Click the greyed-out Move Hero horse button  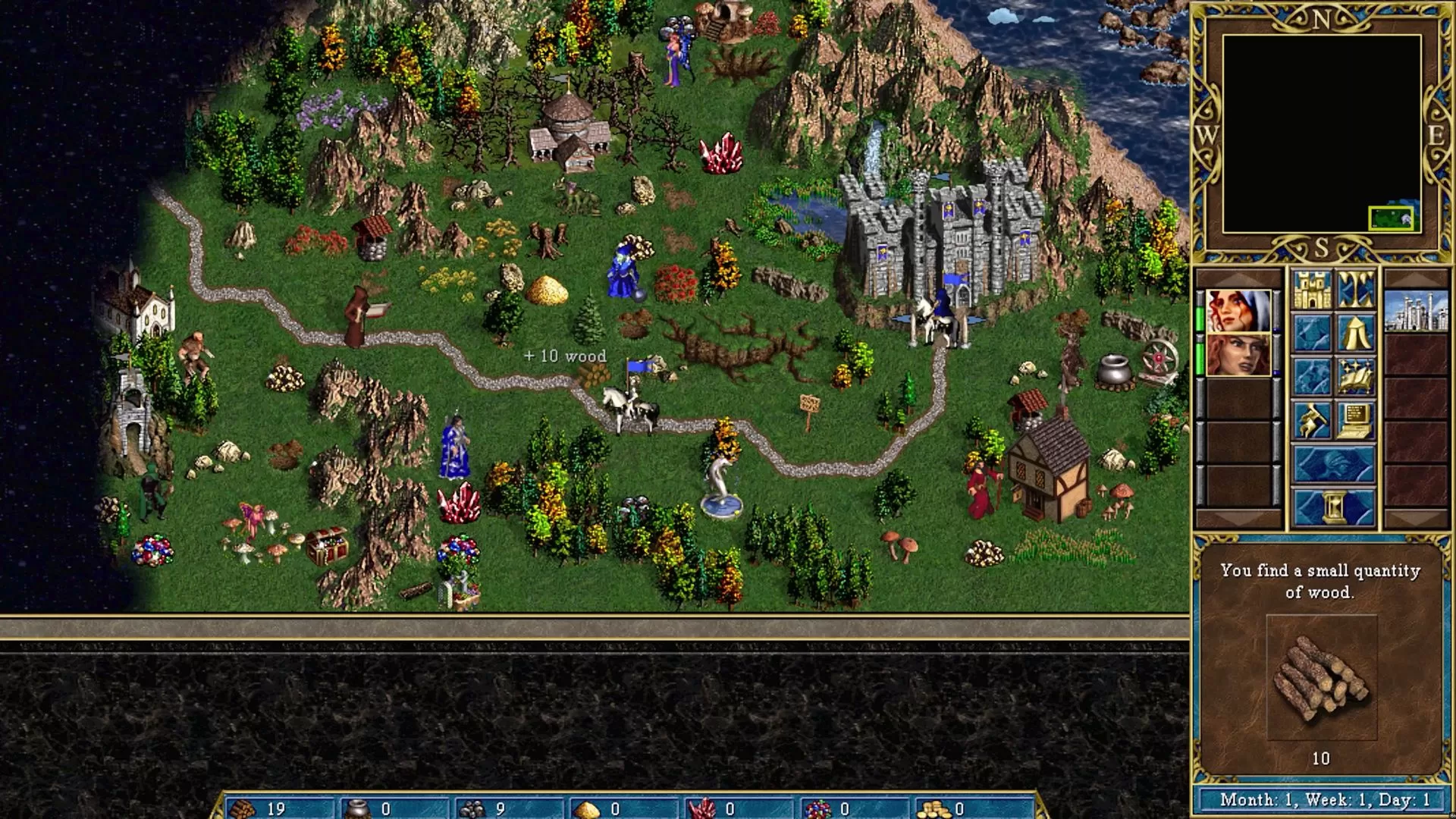(1312, 376)
